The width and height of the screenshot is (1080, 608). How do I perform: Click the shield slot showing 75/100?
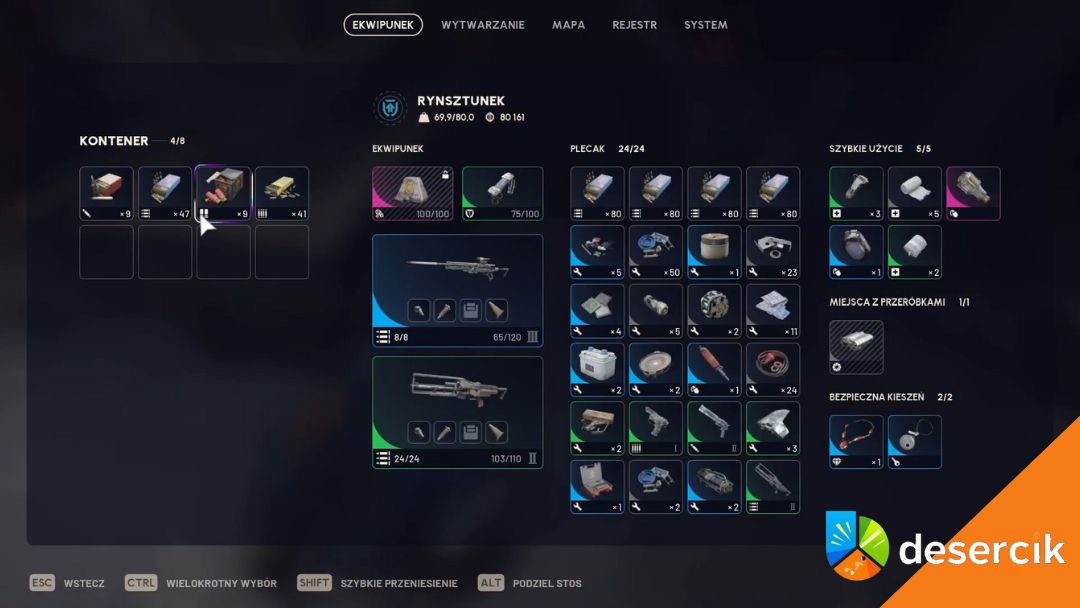point(502,193)
